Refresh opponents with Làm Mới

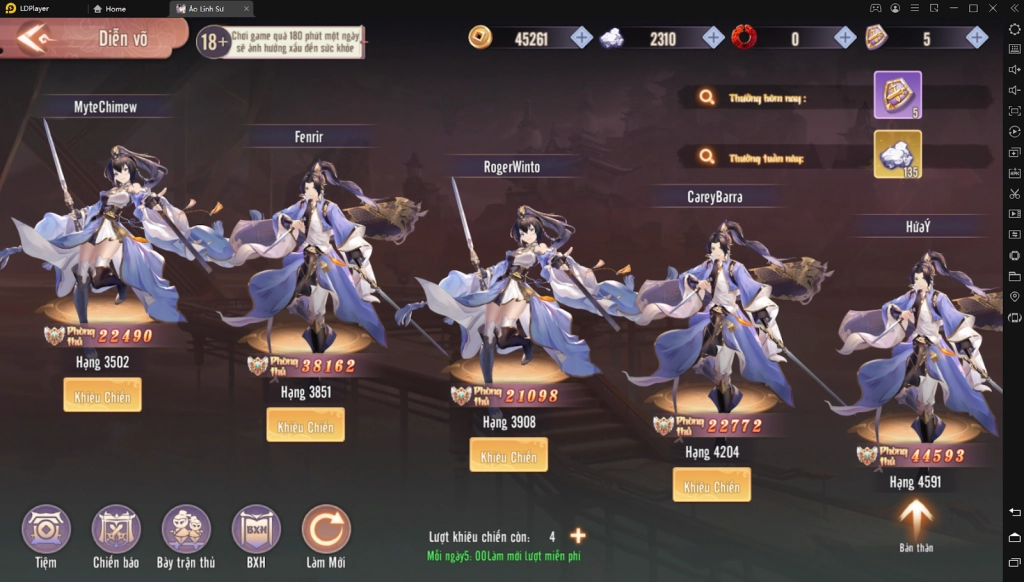tap(326, 530)
